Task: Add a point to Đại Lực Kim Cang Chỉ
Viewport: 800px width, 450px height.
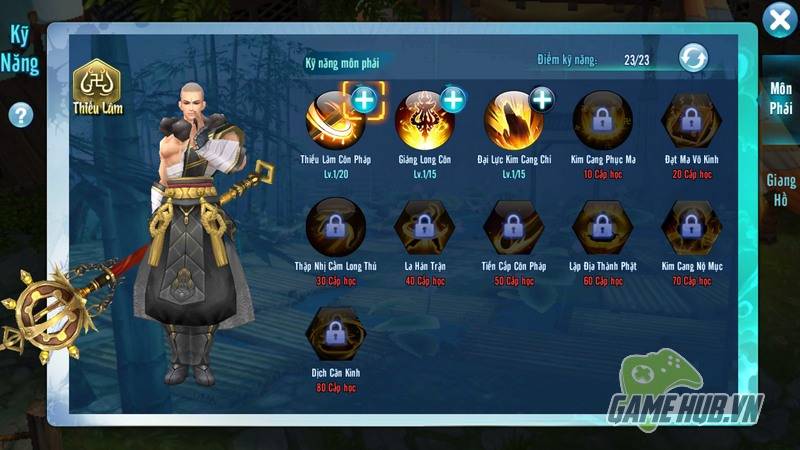Action: tap(541, 99)
